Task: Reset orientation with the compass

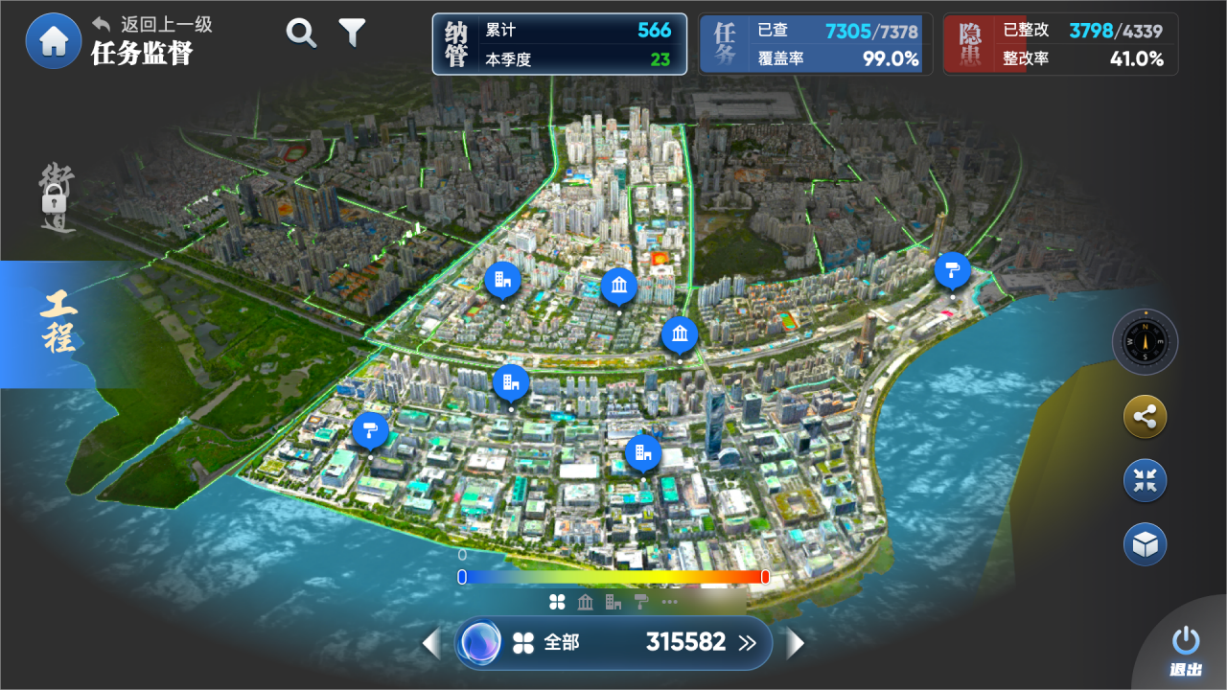Action: (x=1145, y=342)
